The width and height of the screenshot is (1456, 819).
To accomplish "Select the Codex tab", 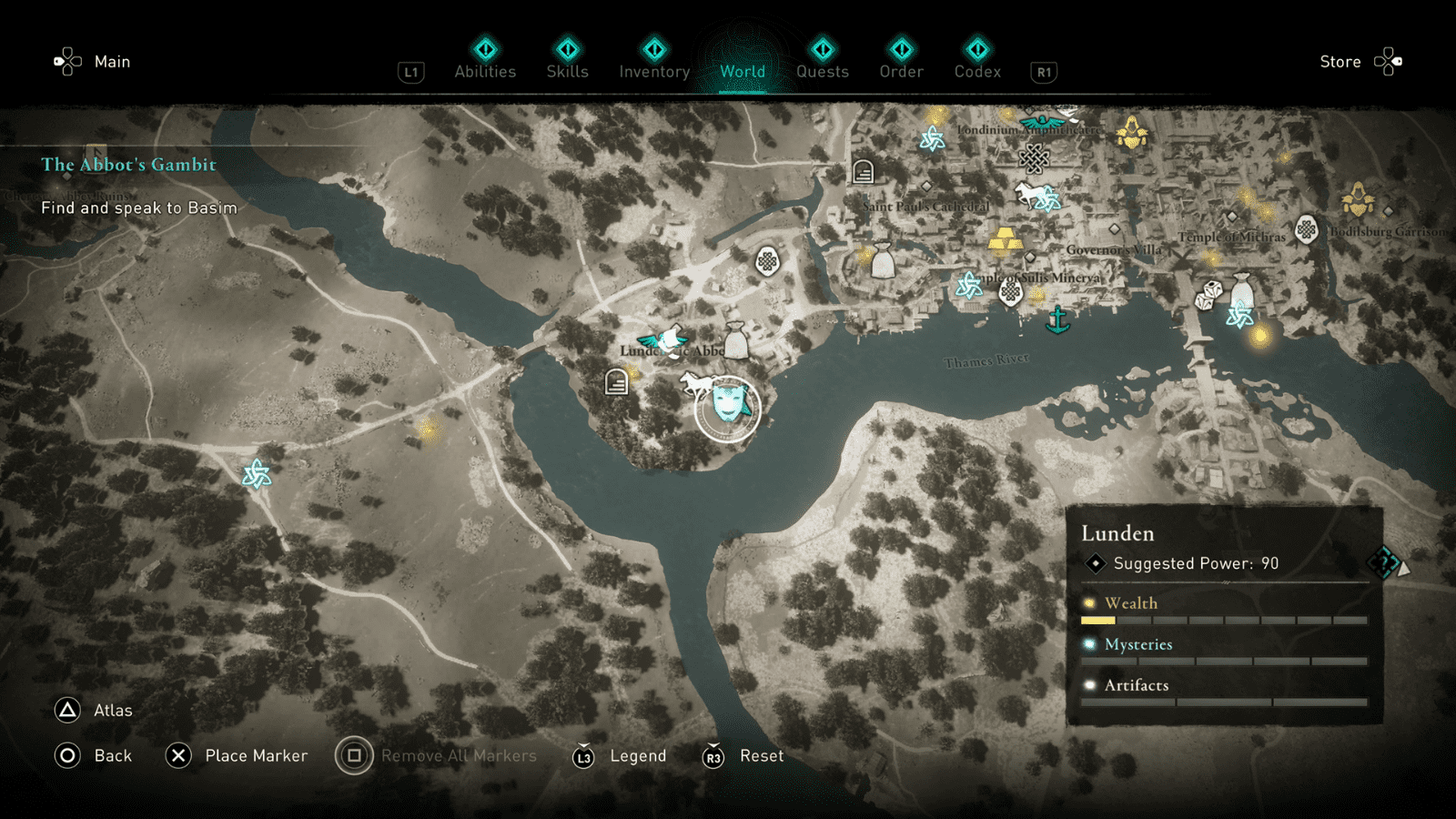I will 977,71.
